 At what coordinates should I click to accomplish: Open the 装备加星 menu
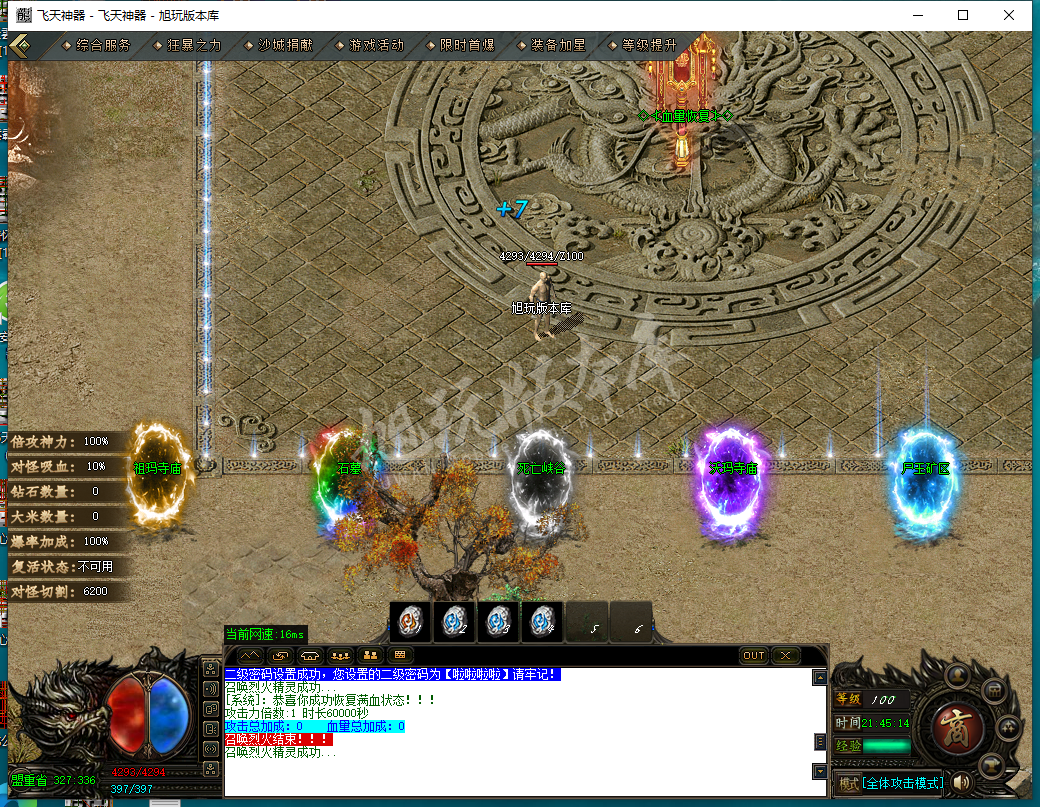(558, 45)
